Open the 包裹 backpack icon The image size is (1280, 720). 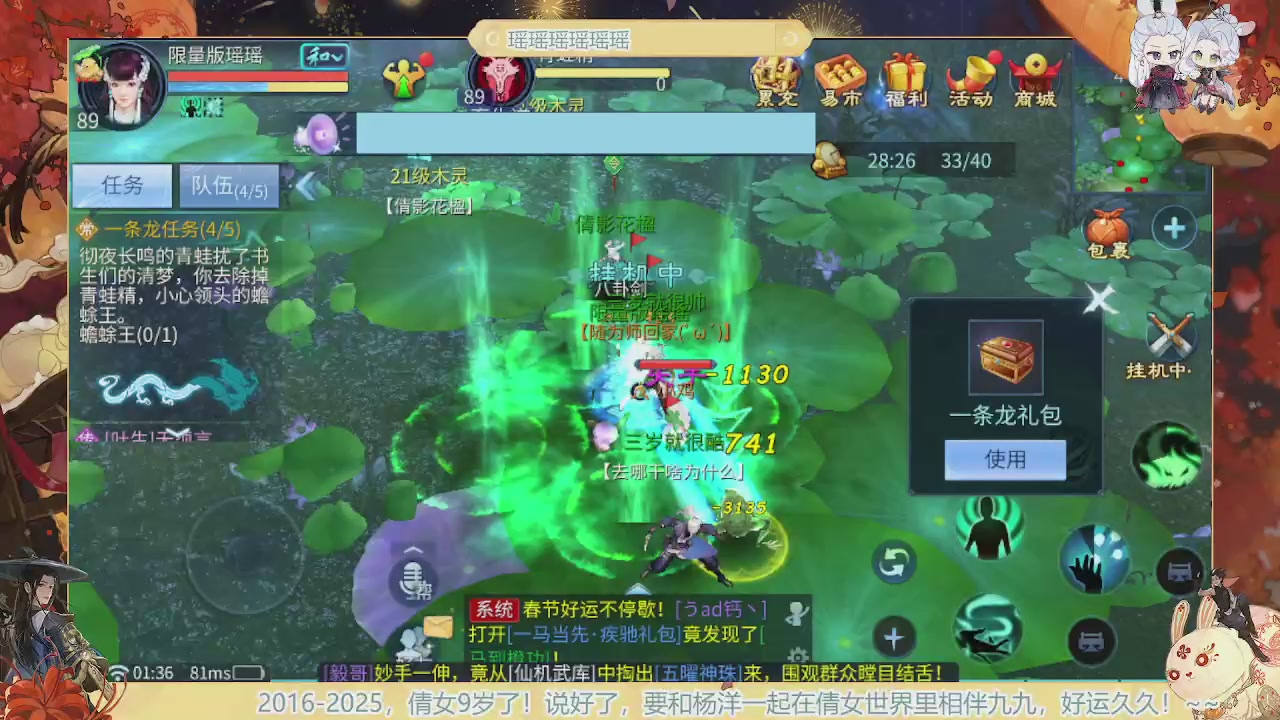pyautogui.click(x=1110, y=228)
